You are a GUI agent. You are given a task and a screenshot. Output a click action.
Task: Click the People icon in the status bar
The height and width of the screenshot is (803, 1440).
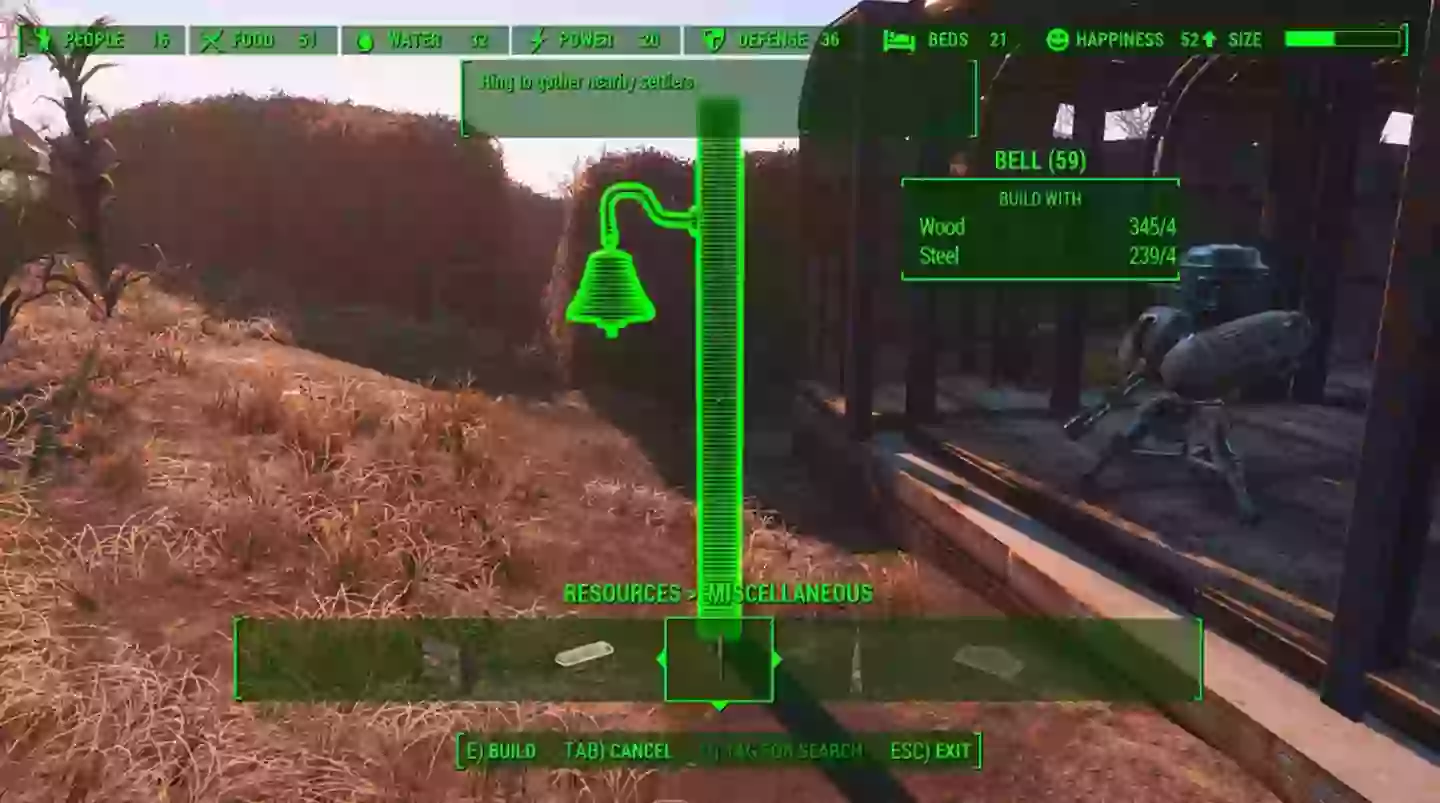45,40
